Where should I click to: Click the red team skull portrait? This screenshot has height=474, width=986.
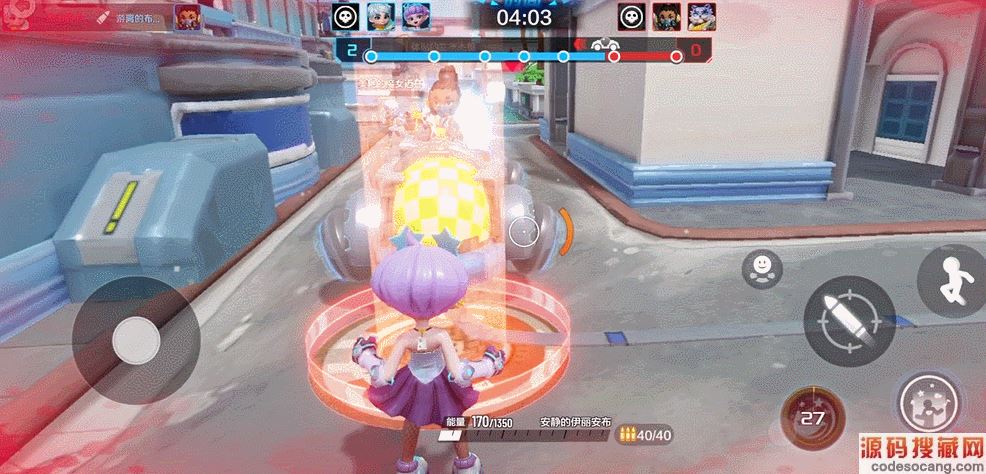pyautogui.click(x=632, y=15)
